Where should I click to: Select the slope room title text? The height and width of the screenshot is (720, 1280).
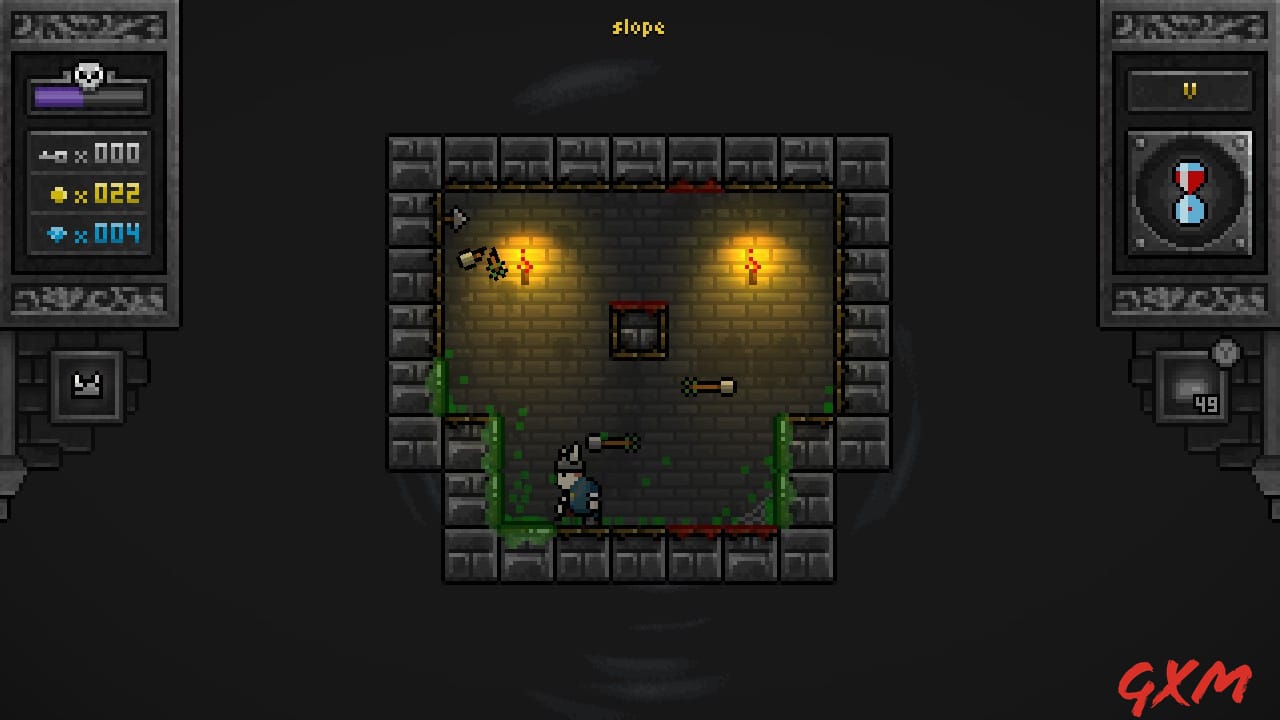pos(639,28)
